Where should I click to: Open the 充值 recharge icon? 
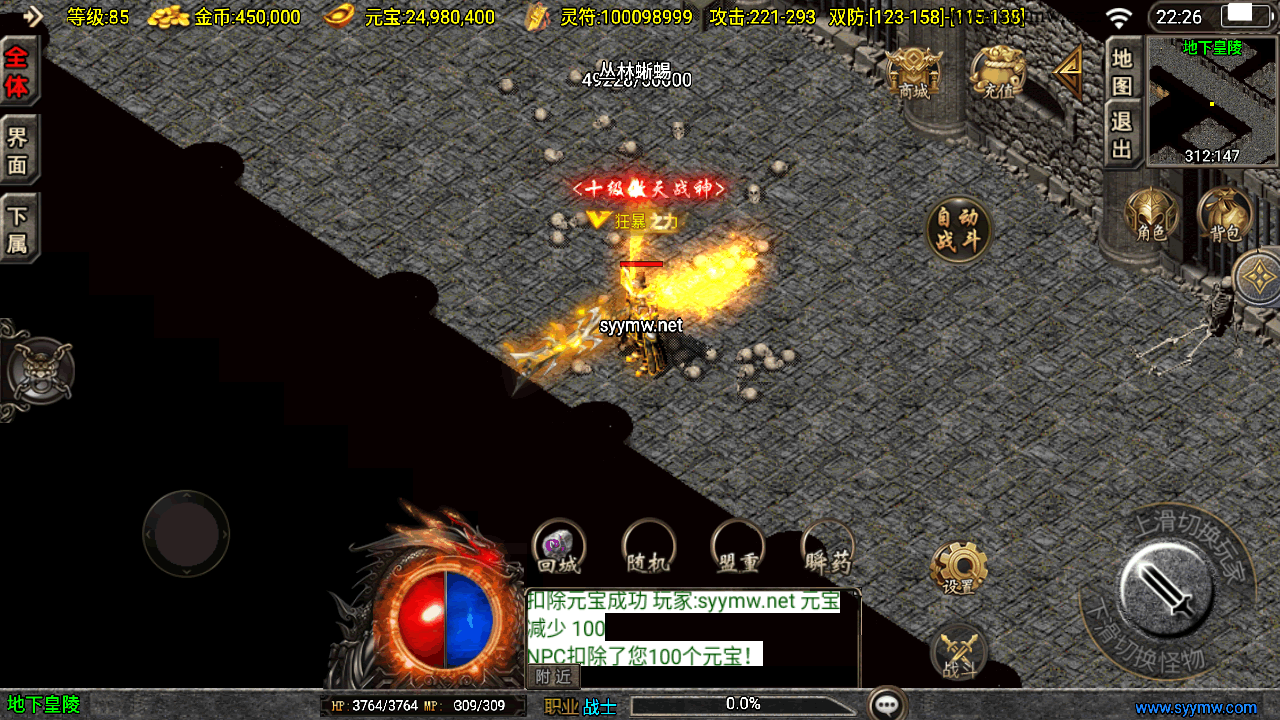click(x=998, y=73)
